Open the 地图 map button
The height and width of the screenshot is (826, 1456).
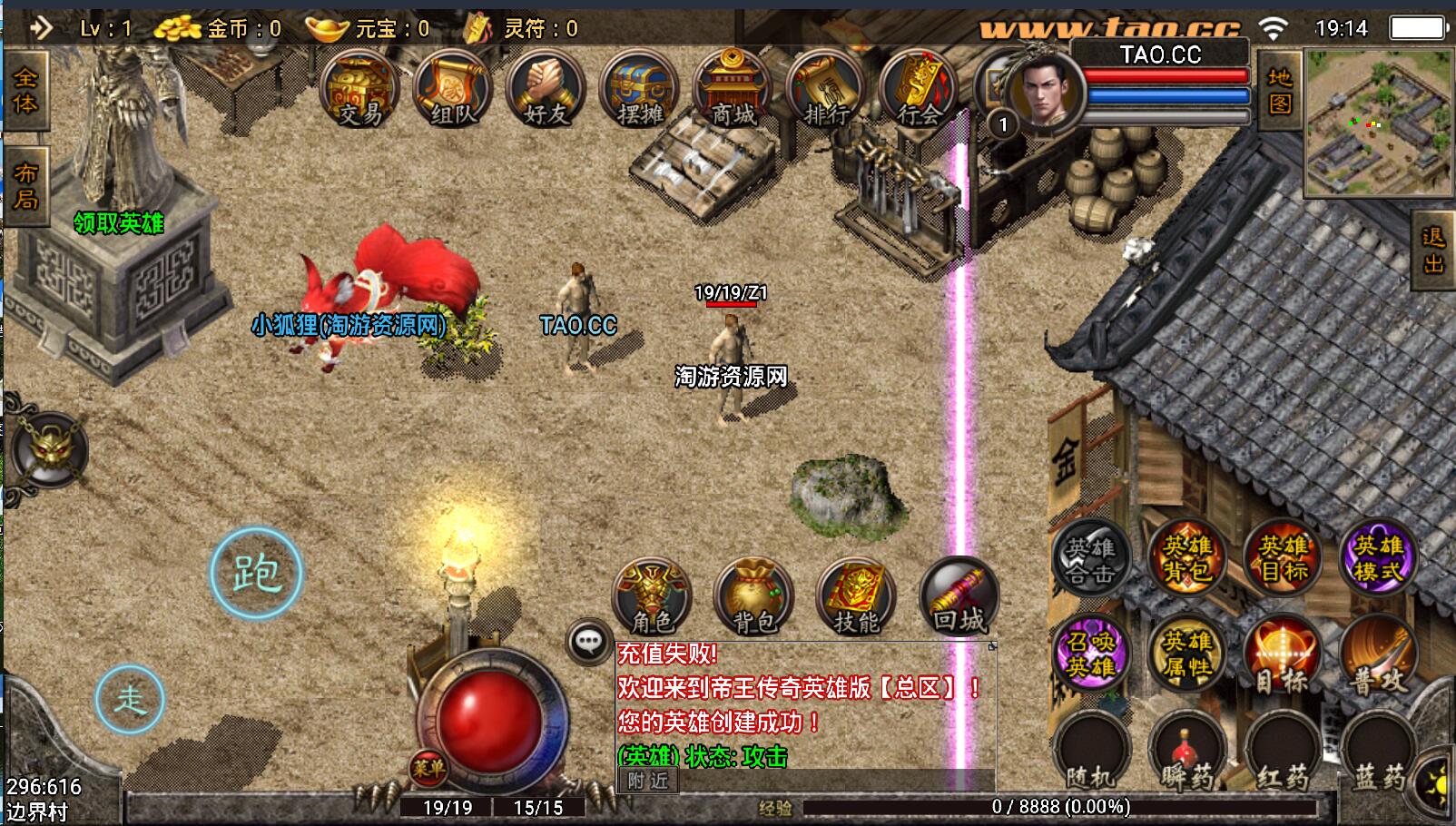click(1280, 91)
